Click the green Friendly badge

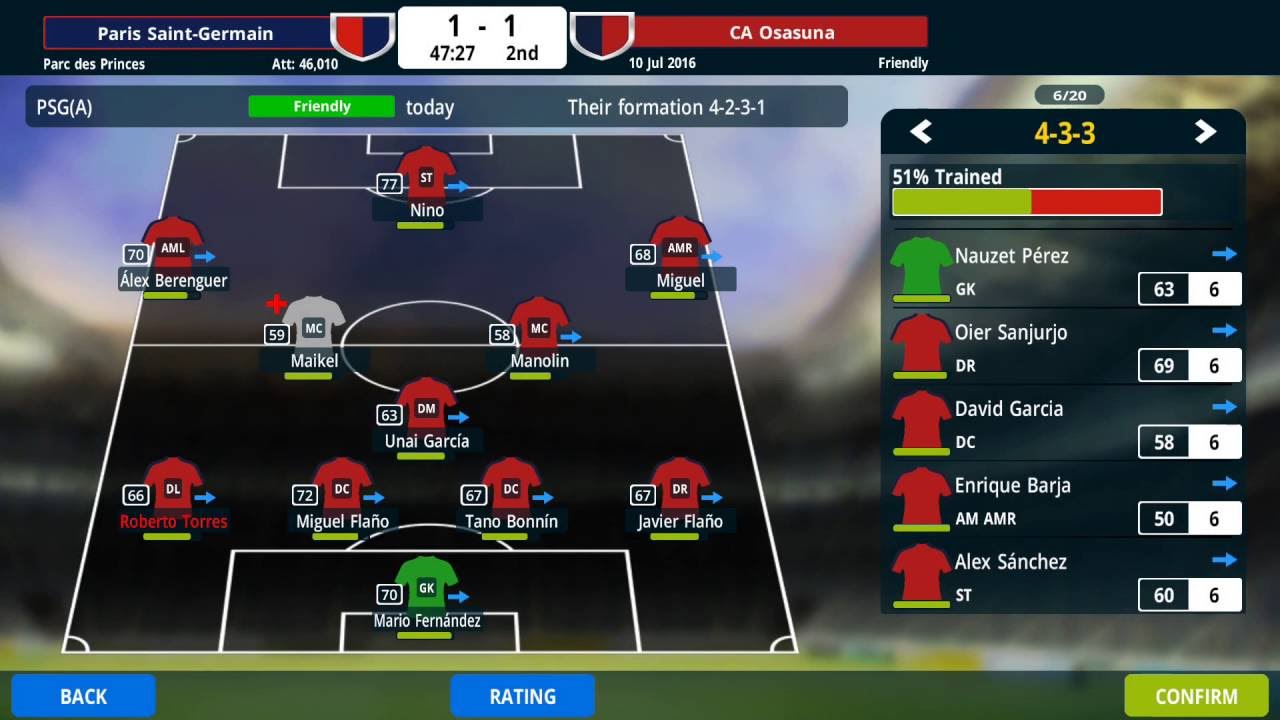(321, 106)
